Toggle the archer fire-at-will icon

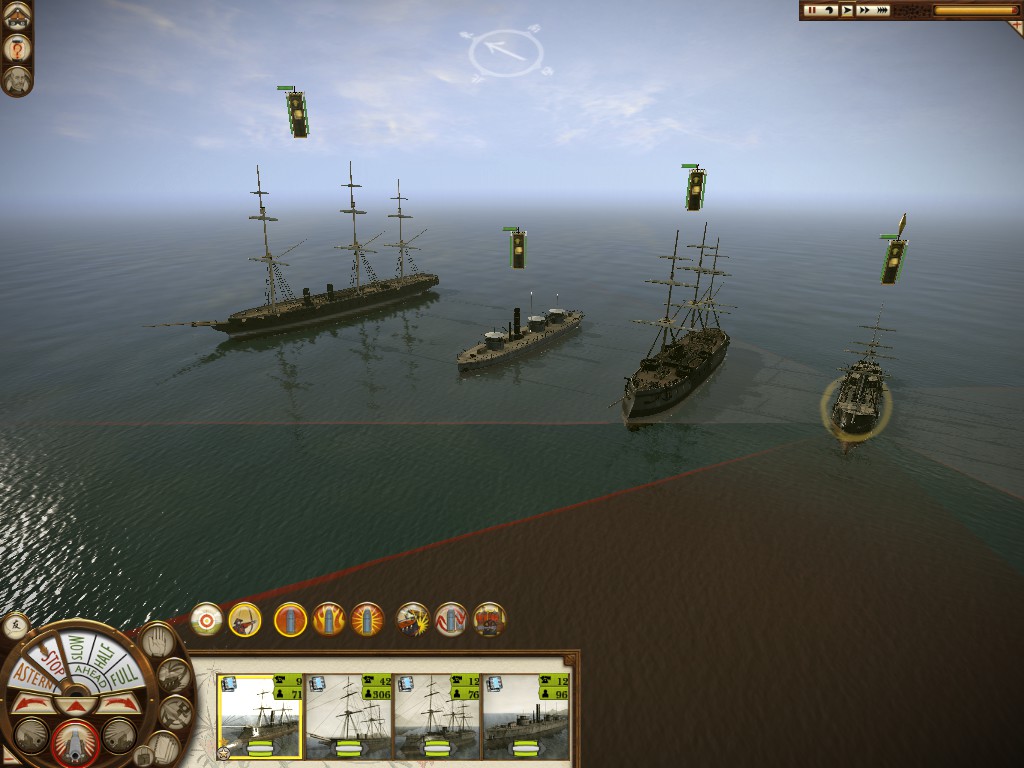tap(244, 619)
